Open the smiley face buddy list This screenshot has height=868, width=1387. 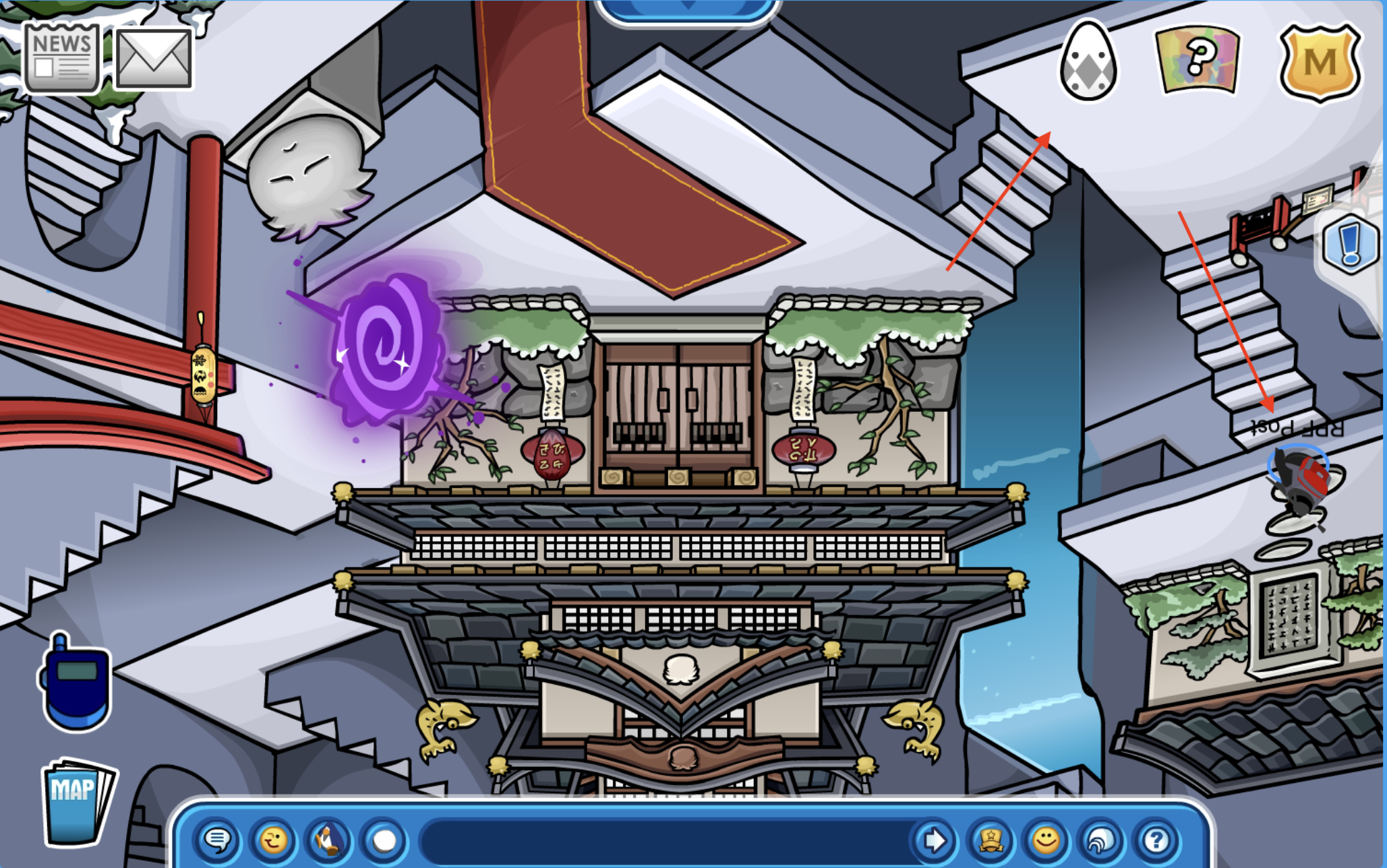pyautogui.click(x=1046, y=840)
